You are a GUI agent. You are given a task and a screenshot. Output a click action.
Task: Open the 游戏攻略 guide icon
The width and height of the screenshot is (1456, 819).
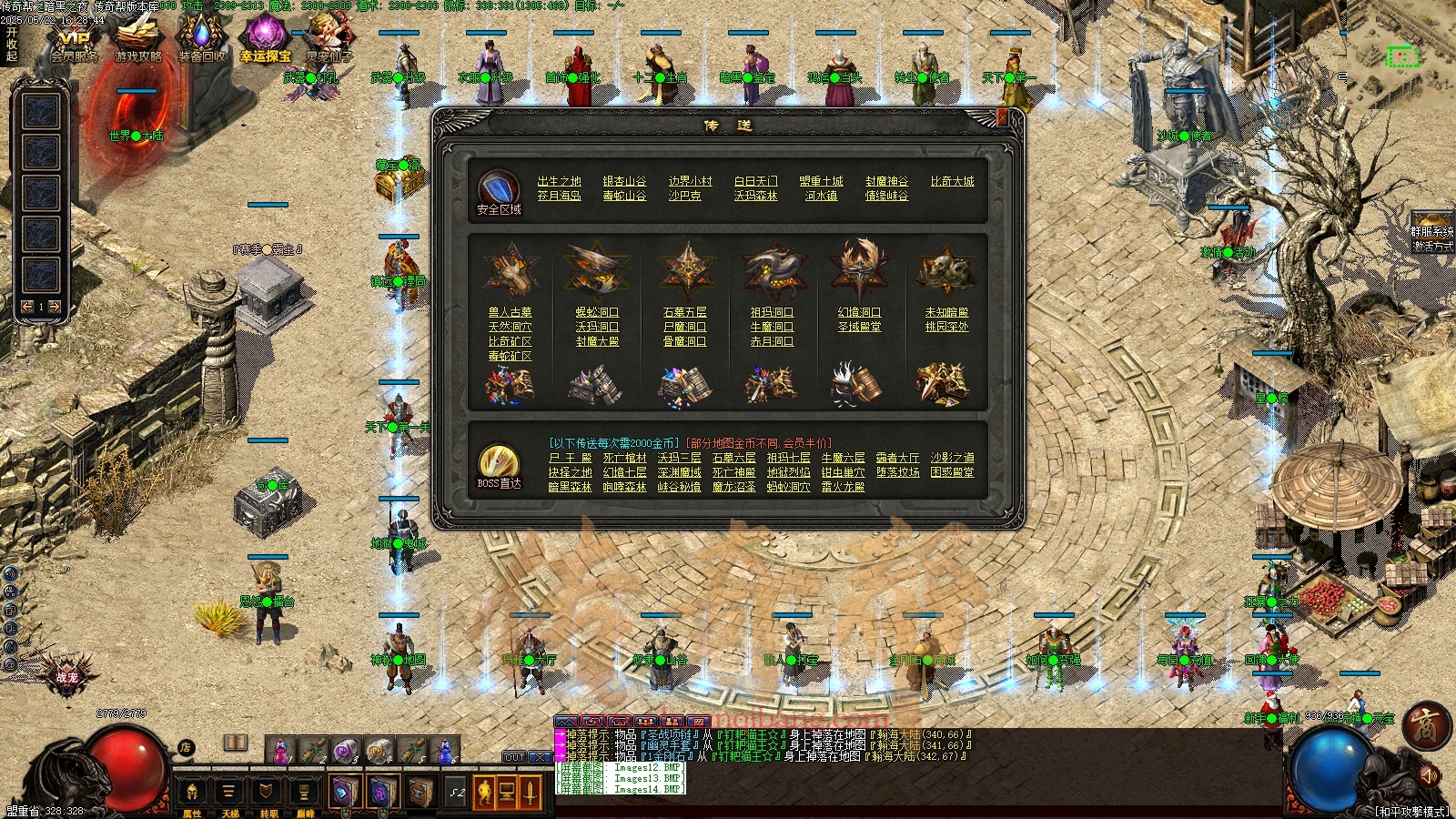tap(137, 44)
